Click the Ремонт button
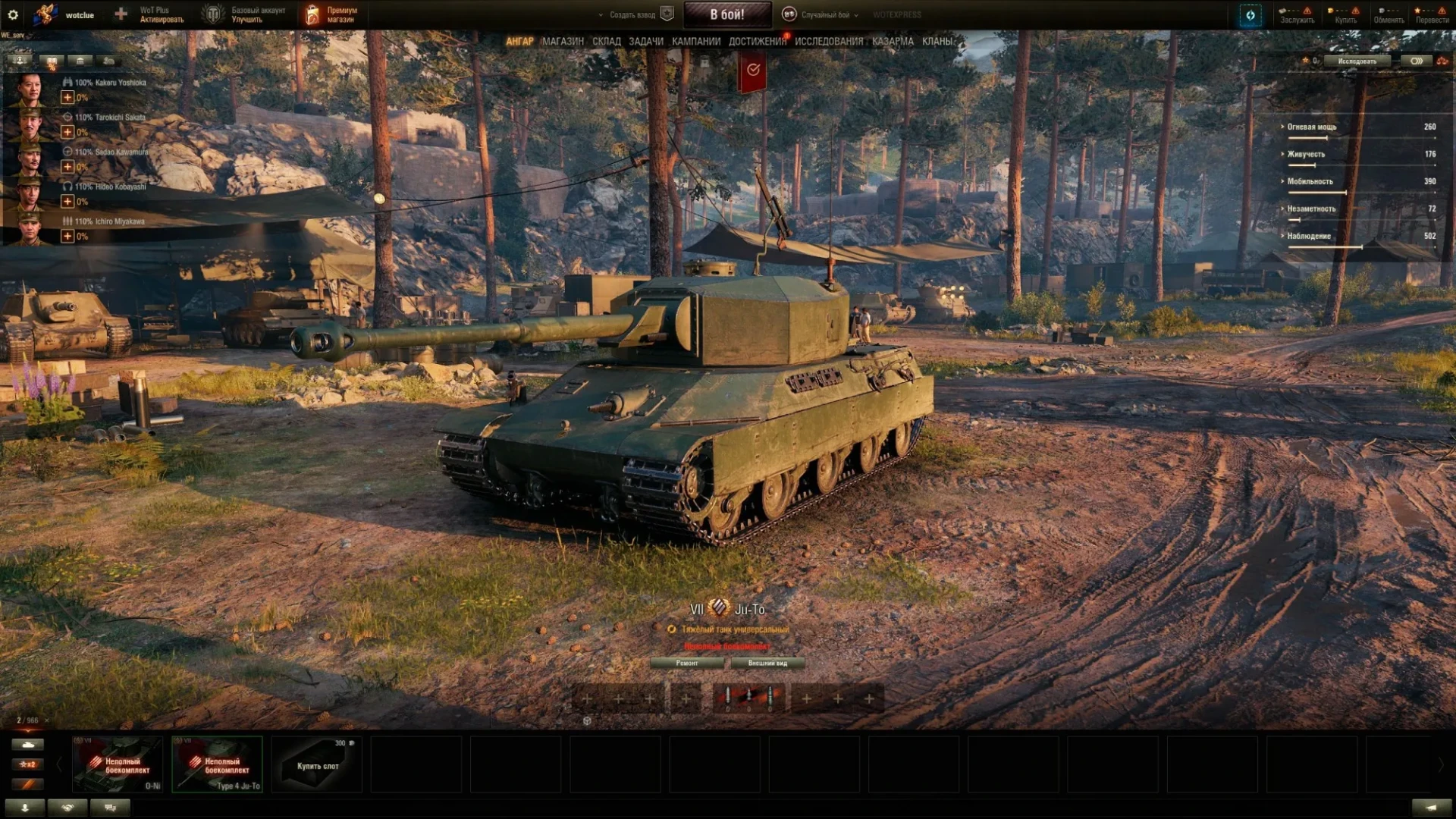The width and height of the screenshot is (1456, 819). tap(687, 664)
